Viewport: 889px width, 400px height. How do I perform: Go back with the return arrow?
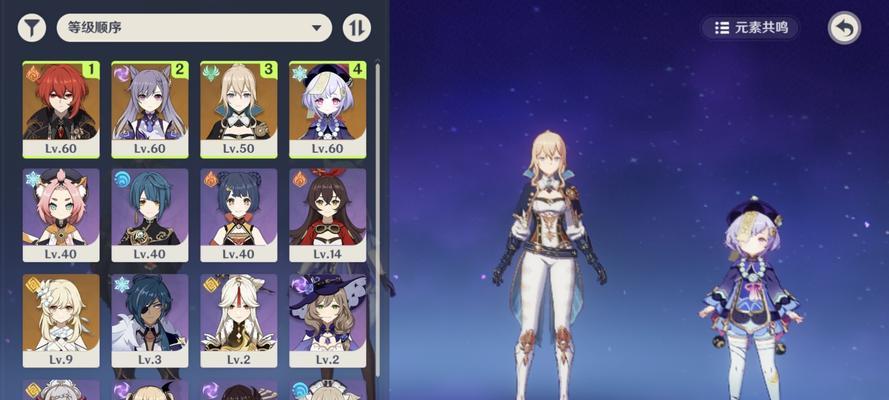coord(844,28)
